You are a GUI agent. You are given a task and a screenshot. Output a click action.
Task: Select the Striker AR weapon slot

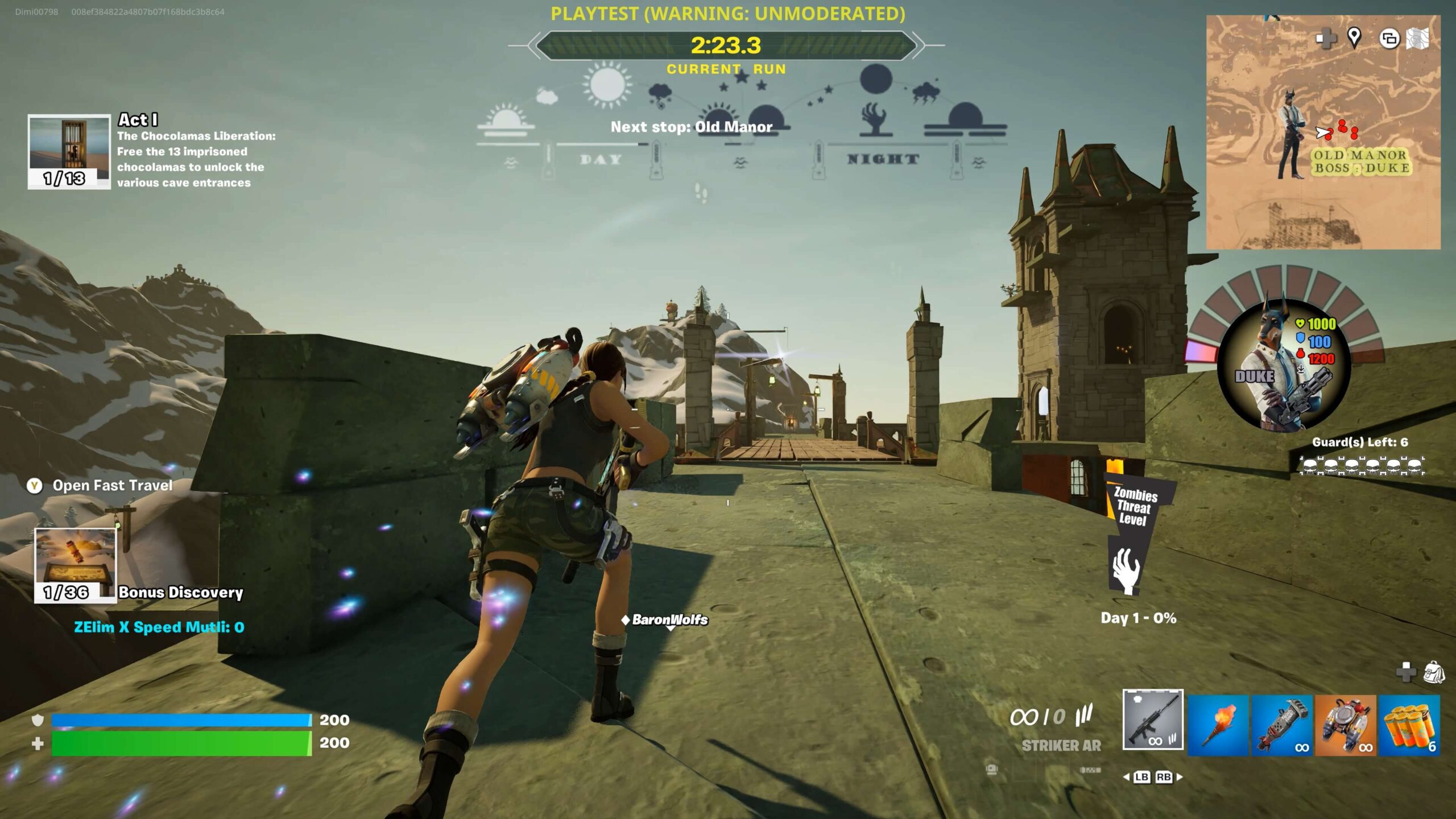1153,720
